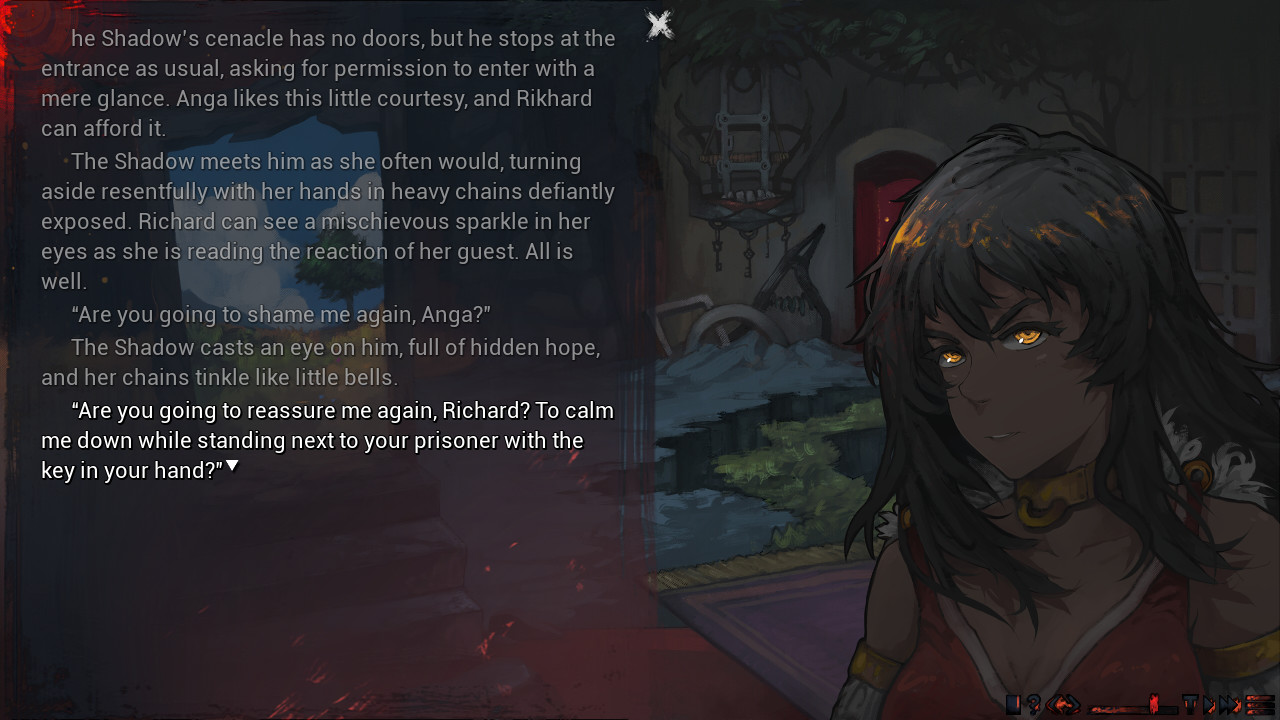Select the save icon in the quick menu
The image size is (1280, 720).
pyautogui.click(x=1012, y=704)
